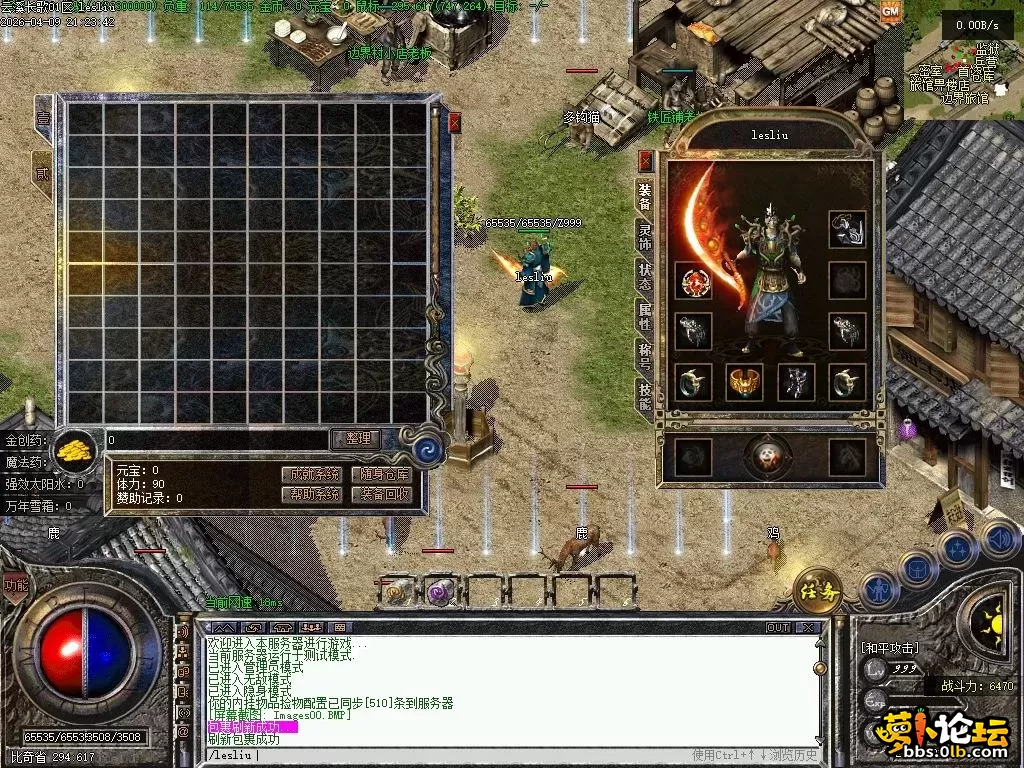Switch to the 装备 equipment tab
The height and width of the screenshot is (768, 1024).
646,198
